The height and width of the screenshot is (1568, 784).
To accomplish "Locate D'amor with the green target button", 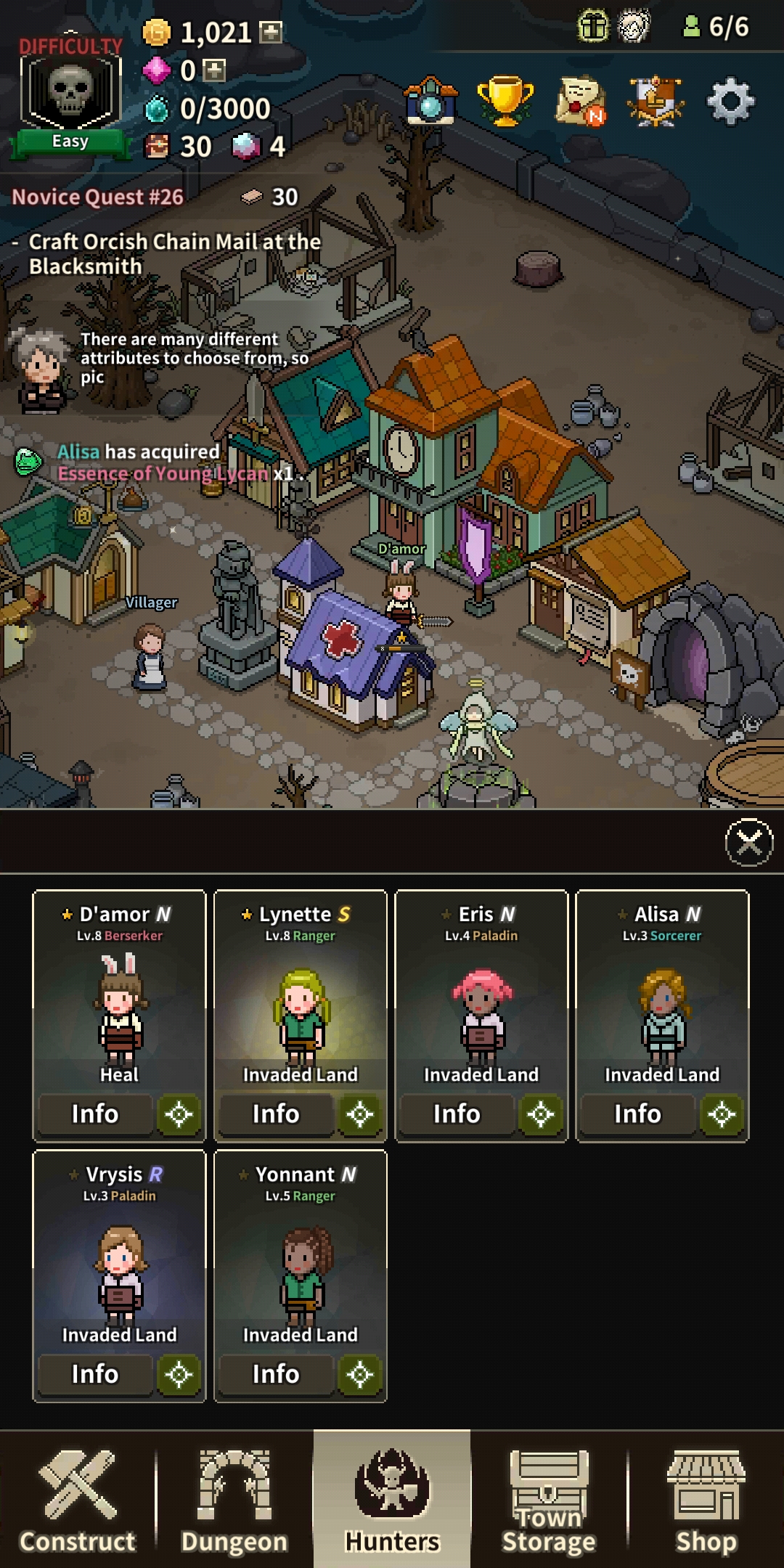I will pyautogui.click(x=179, y=1114).
